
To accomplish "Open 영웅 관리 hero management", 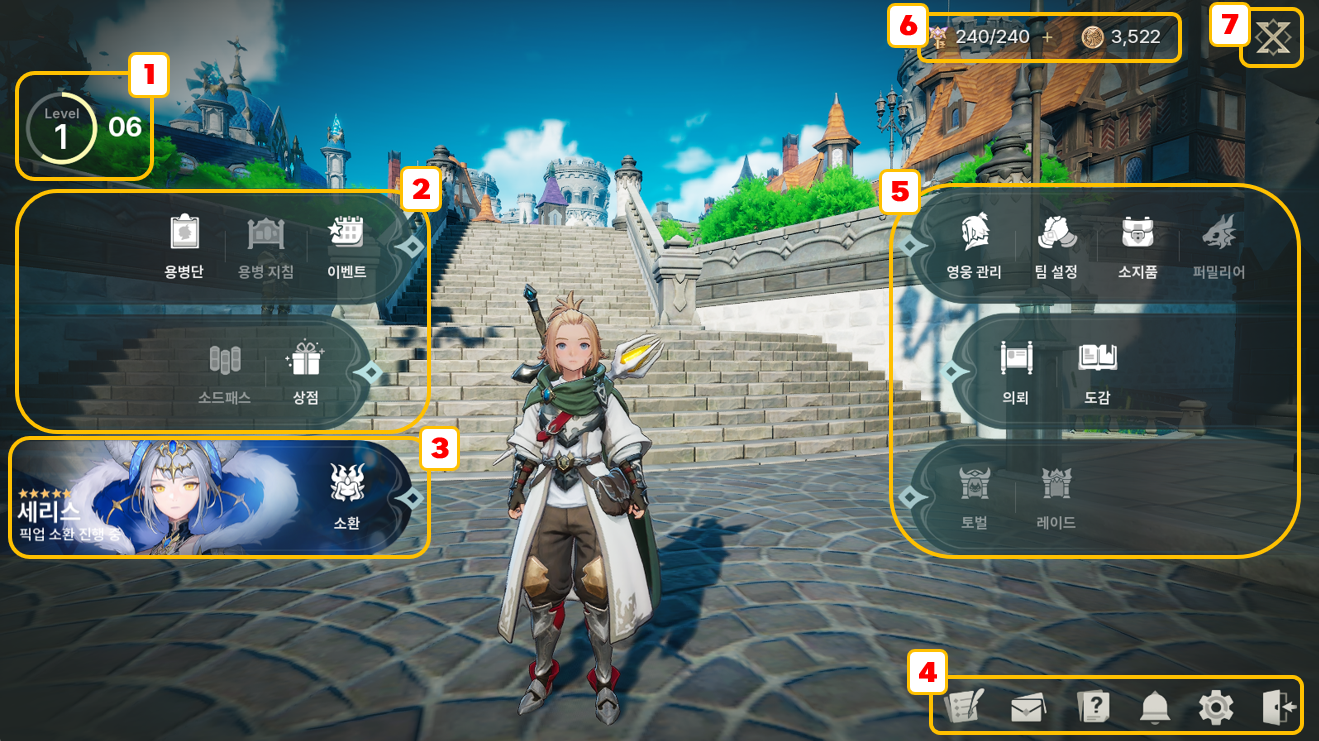I will (x=973, y=245).
